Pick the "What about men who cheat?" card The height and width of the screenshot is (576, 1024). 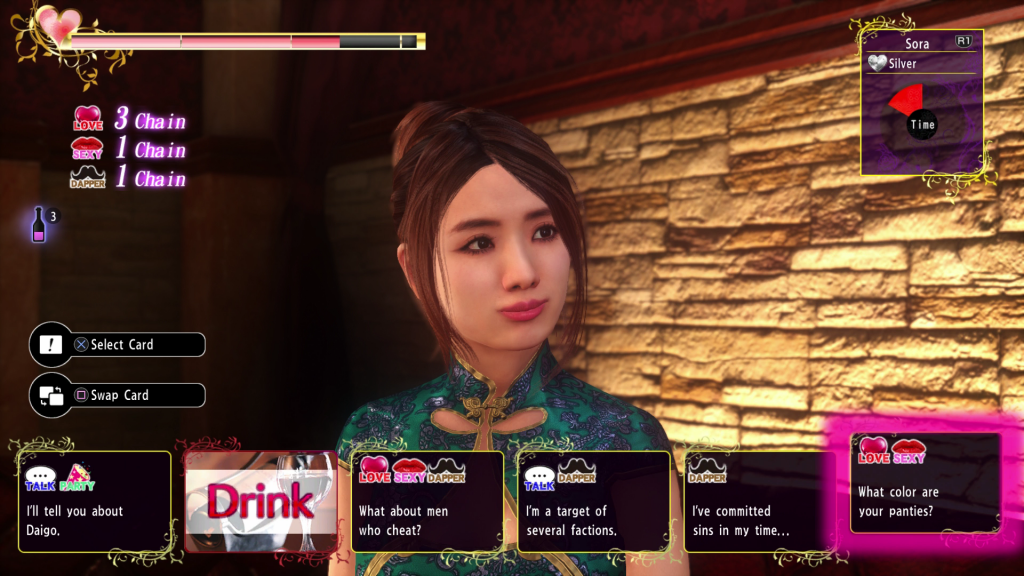click(427, 501)
